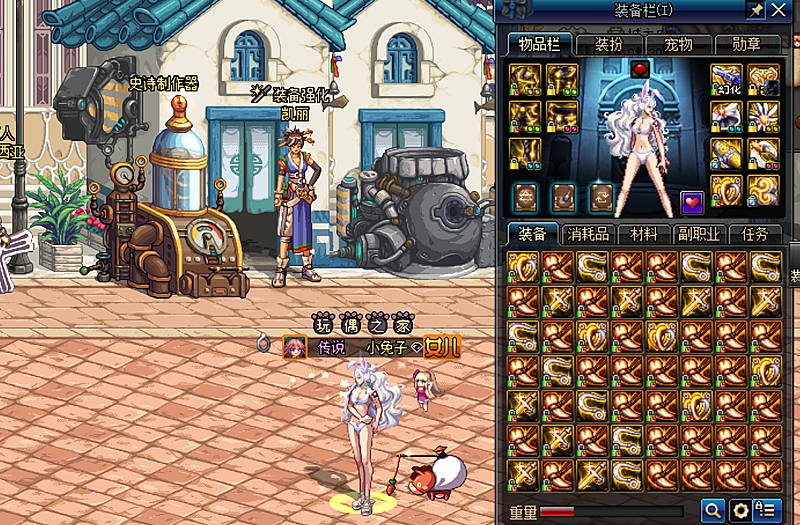Show the 消耗品 inventory category

588,234
